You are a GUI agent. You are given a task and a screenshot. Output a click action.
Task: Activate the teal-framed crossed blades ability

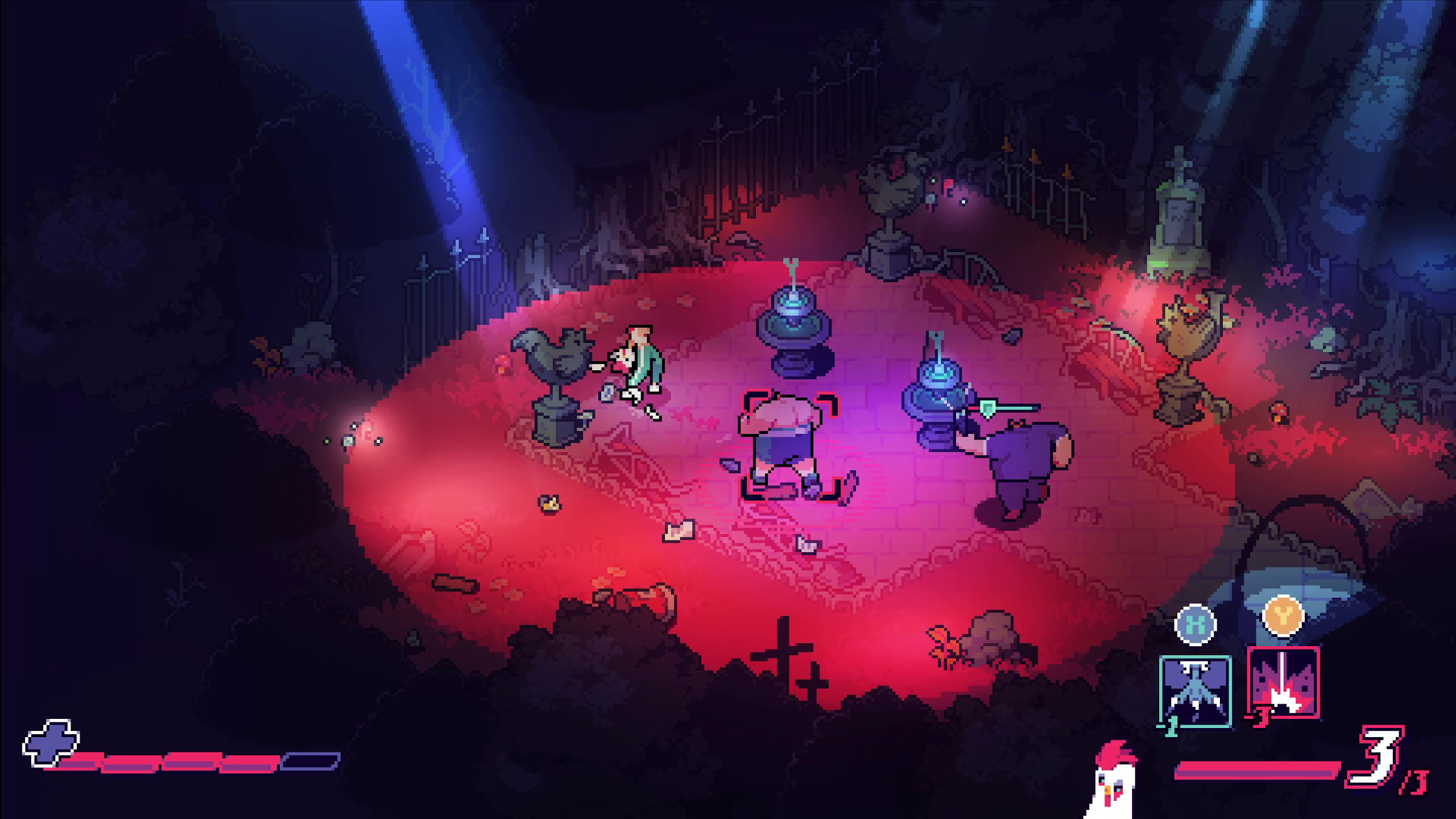1195,690
